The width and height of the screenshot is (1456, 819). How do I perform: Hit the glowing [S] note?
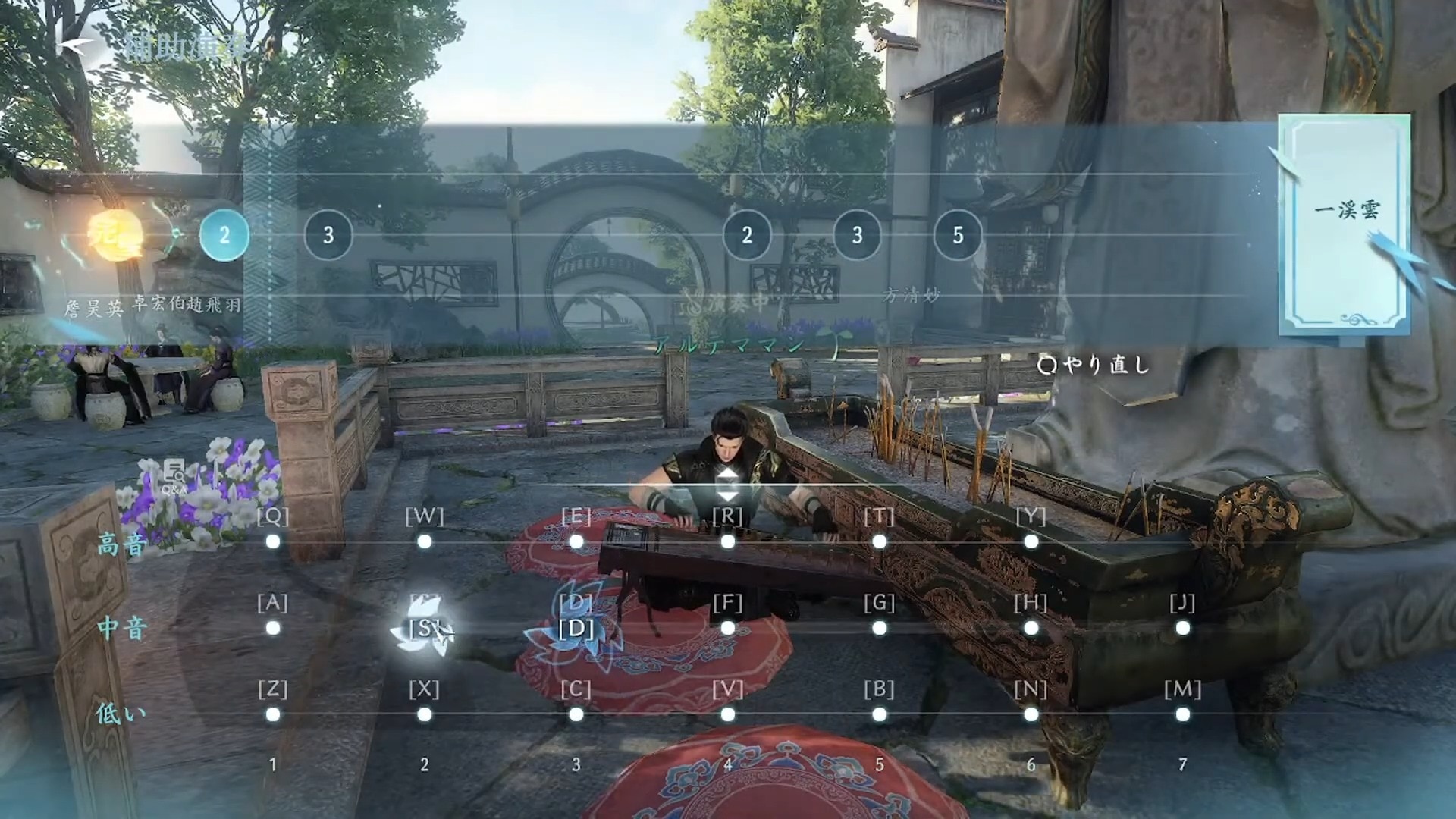425,628
